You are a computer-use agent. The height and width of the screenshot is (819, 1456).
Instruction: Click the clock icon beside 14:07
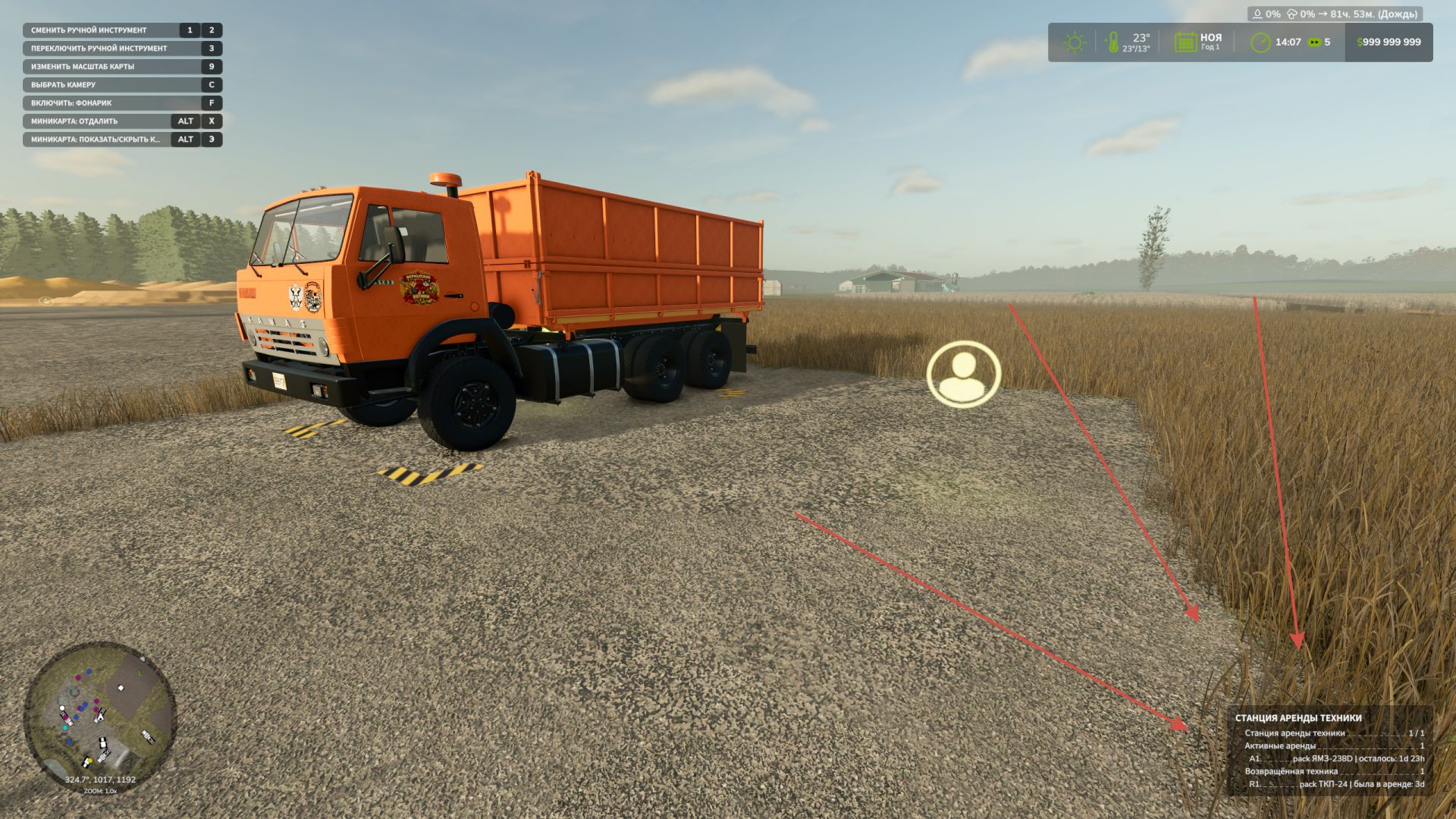(1260, 42)
